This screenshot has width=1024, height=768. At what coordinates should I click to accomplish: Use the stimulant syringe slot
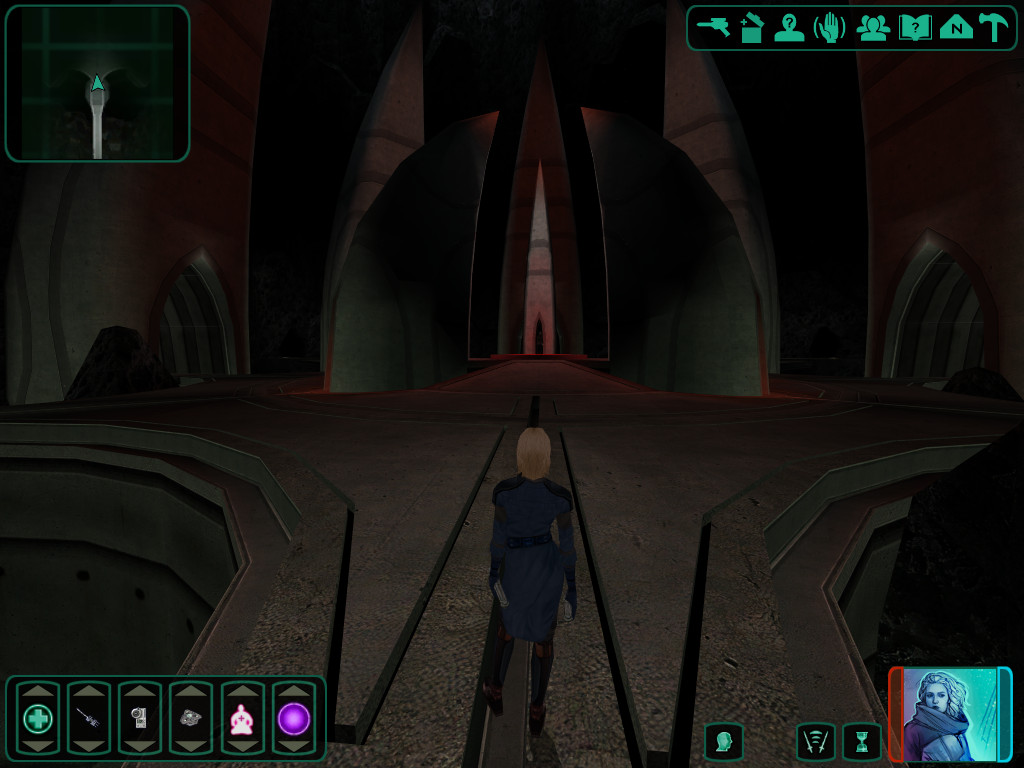pyautogui.click(x=89, y=718)
